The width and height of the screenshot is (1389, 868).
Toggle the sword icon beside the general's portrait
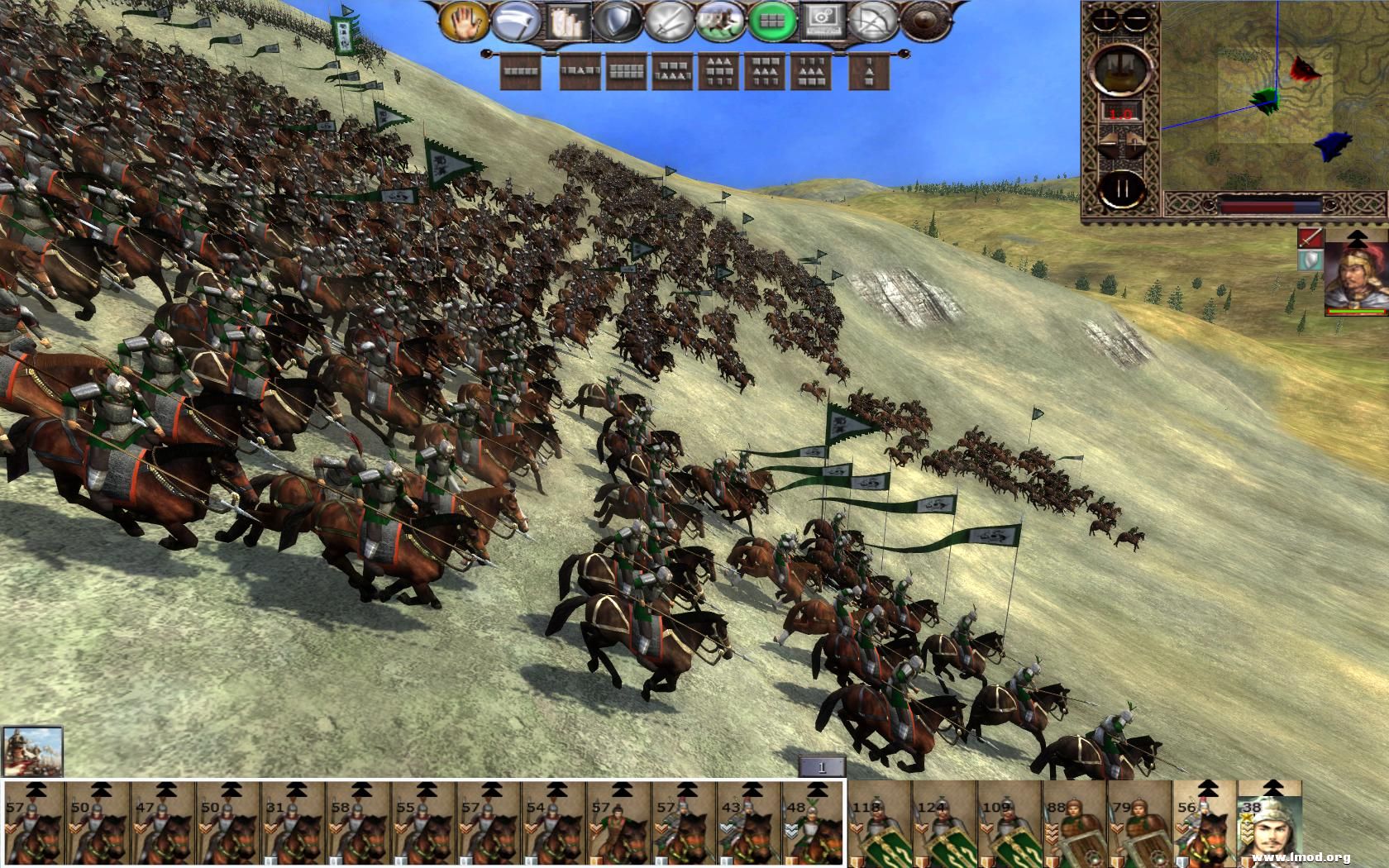(1309, 240)
